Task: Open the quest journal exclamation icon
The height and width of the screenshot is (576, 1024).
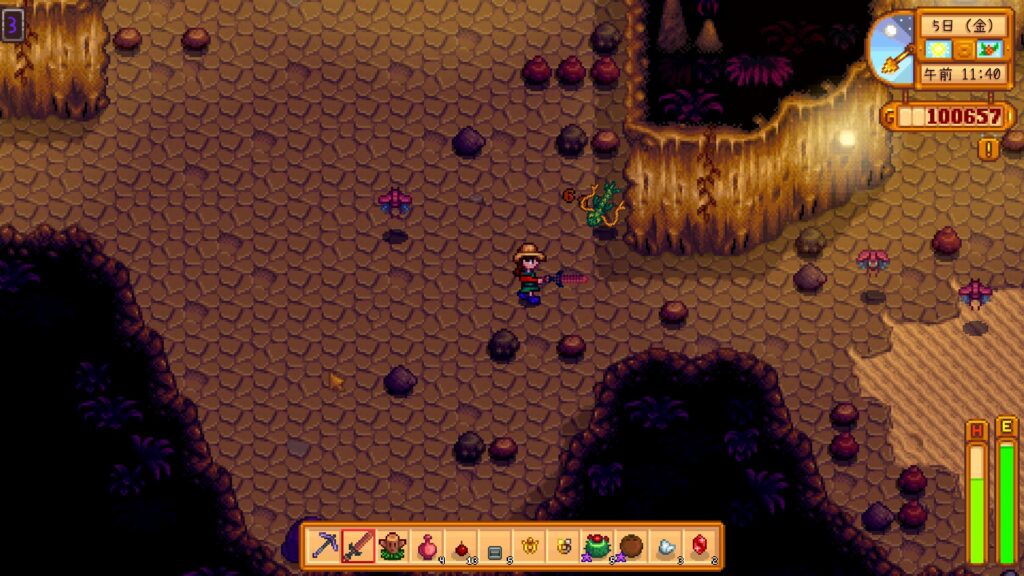Action: tap(990, 149)
